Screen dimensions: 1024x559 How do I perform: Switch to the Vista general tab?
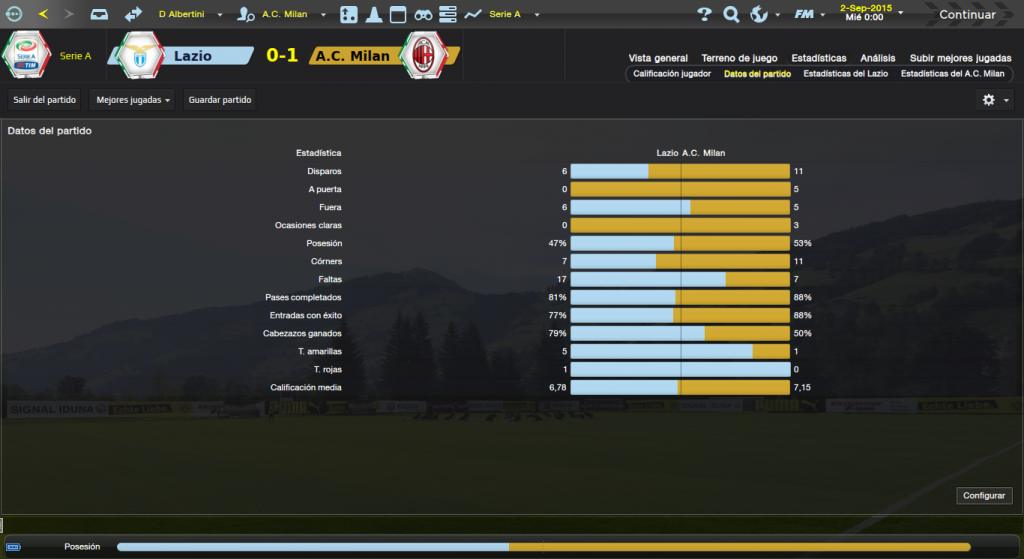point(658,58)
